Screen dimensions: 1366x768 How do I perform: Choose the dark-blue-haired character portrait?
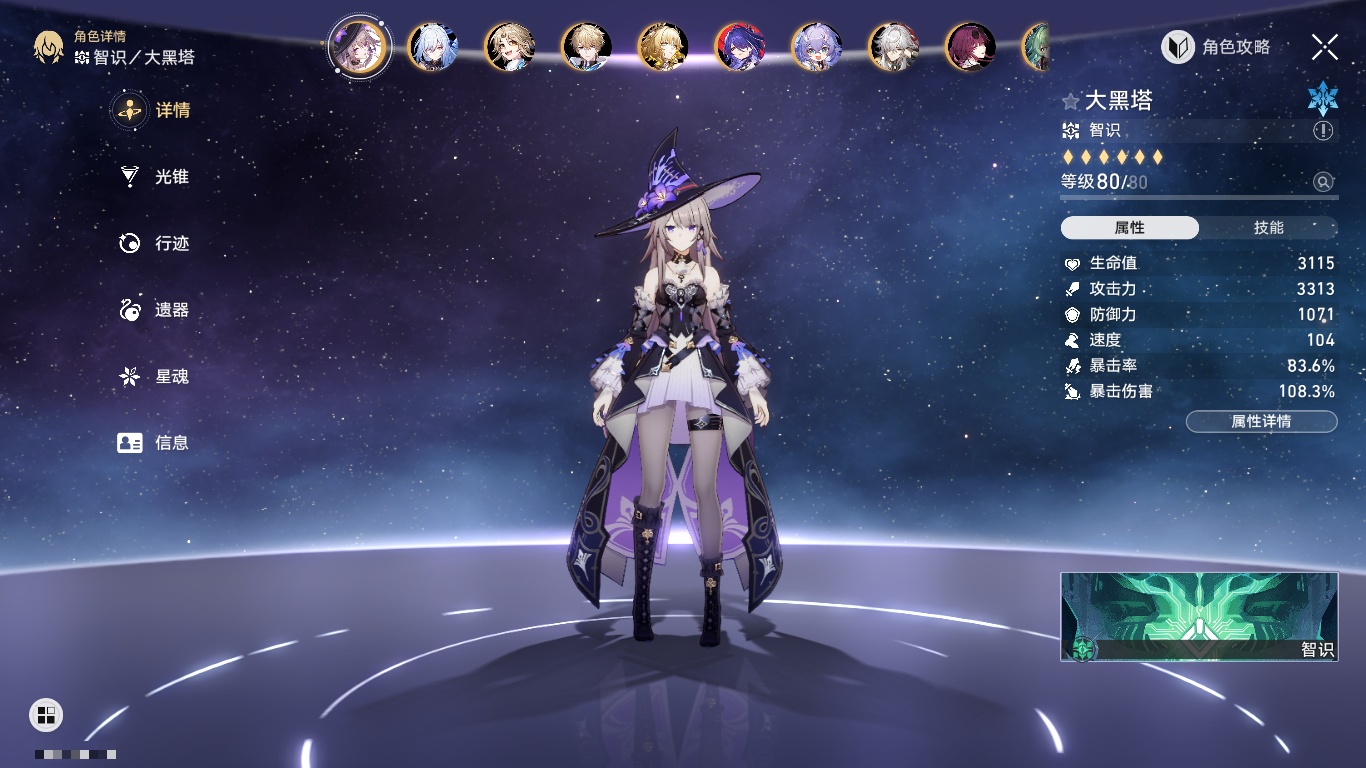click(x=740, y=47)
